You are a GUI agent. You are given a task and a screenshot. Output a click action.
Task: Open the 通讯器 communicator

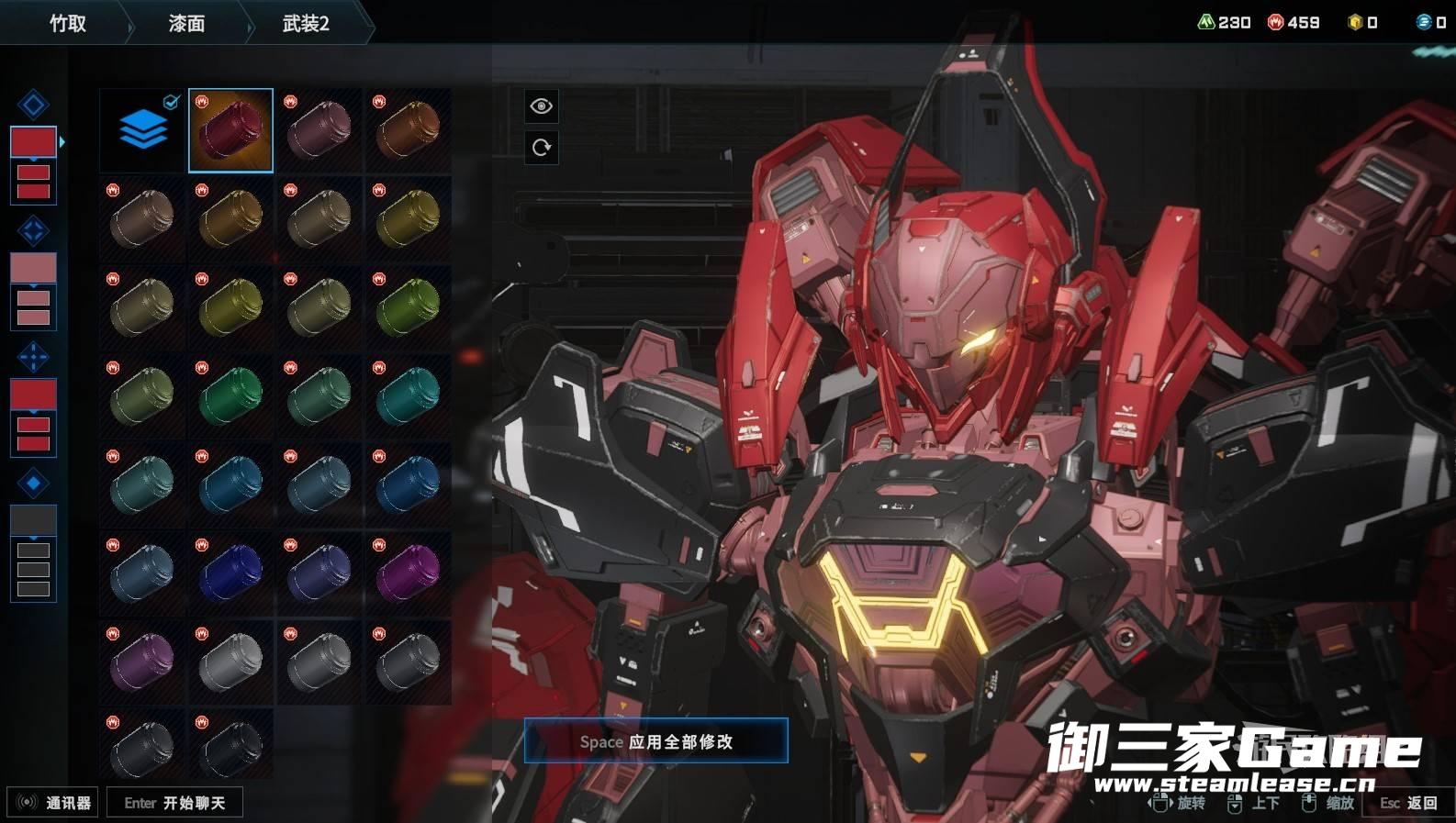pyautogui.click(x=53, y=803)
